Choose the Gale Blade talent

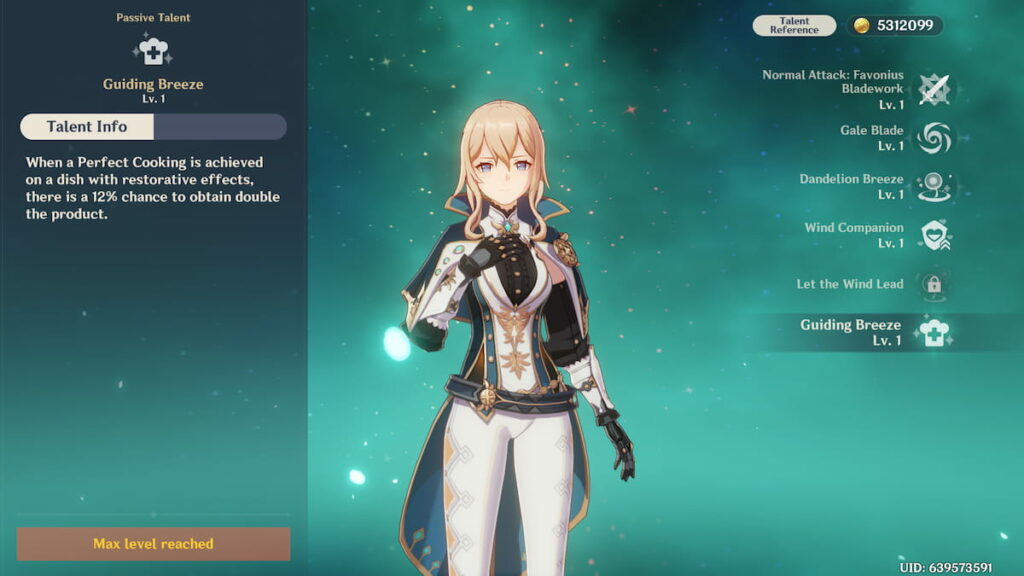point(934,138)
